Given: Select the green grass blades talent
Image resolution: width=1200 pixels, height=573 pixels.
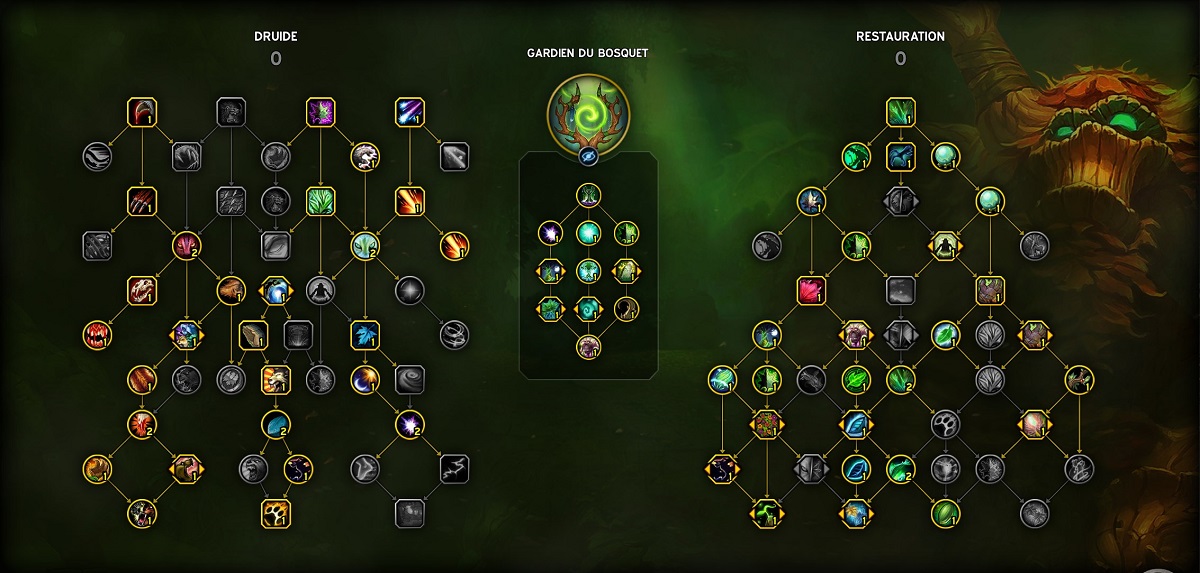Looking at the screenshot, I should [320, 201].
